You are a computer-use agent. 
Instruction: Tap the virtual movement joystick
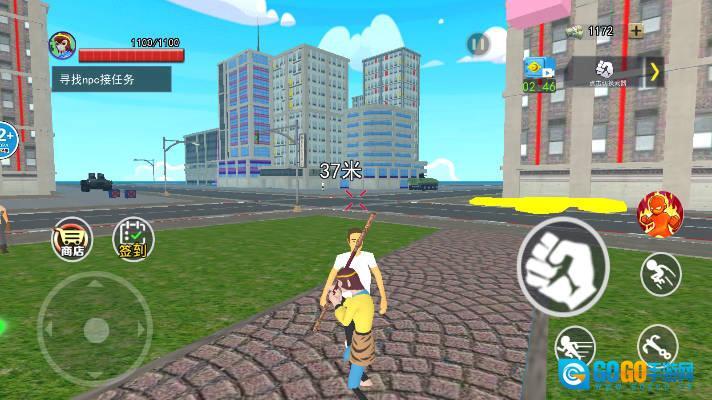(x=95, y=328)
